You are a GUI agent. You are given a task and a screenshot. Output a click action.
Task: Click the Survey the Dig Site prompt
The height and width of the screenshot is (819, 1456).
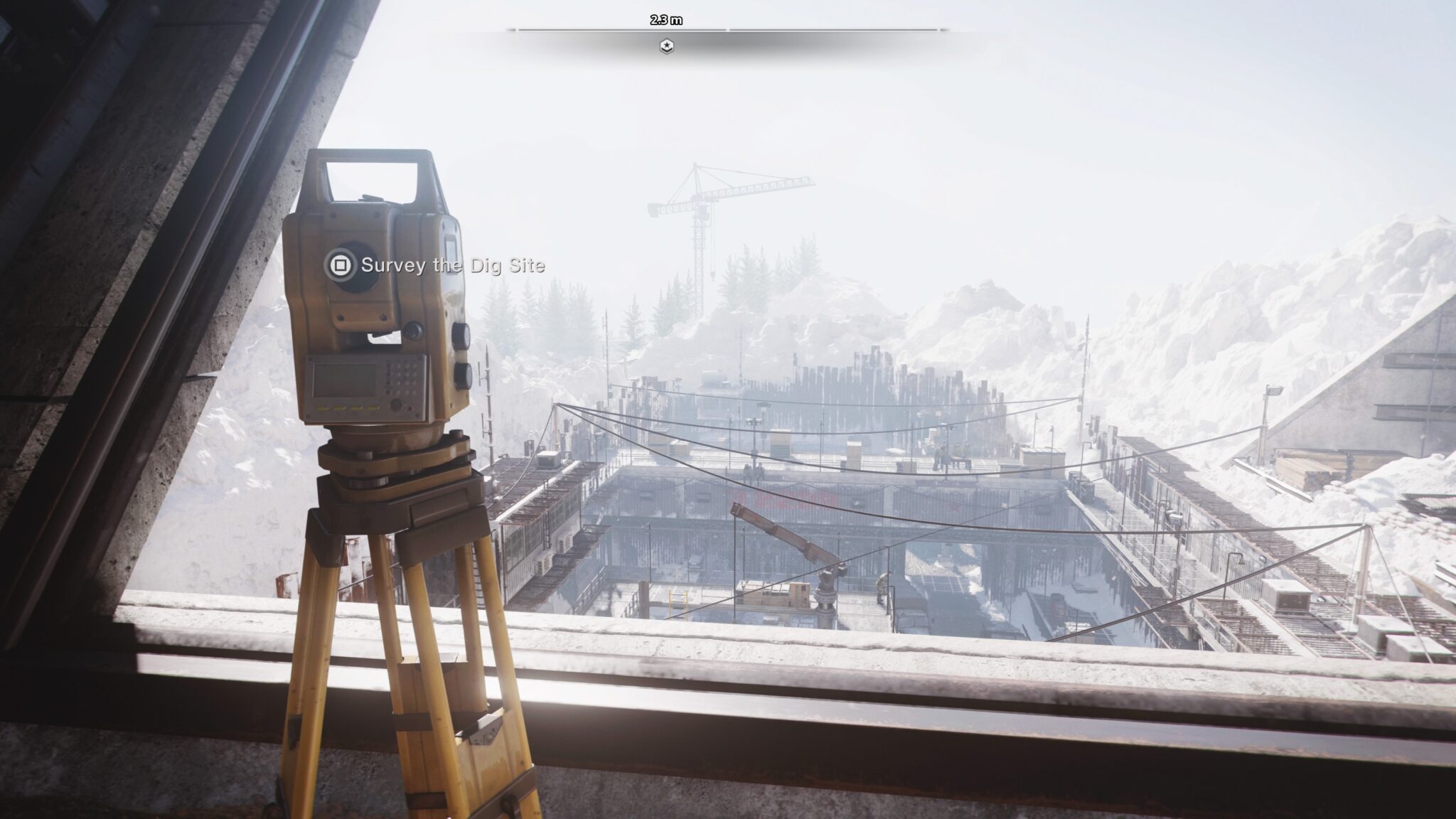pos(453,267)
